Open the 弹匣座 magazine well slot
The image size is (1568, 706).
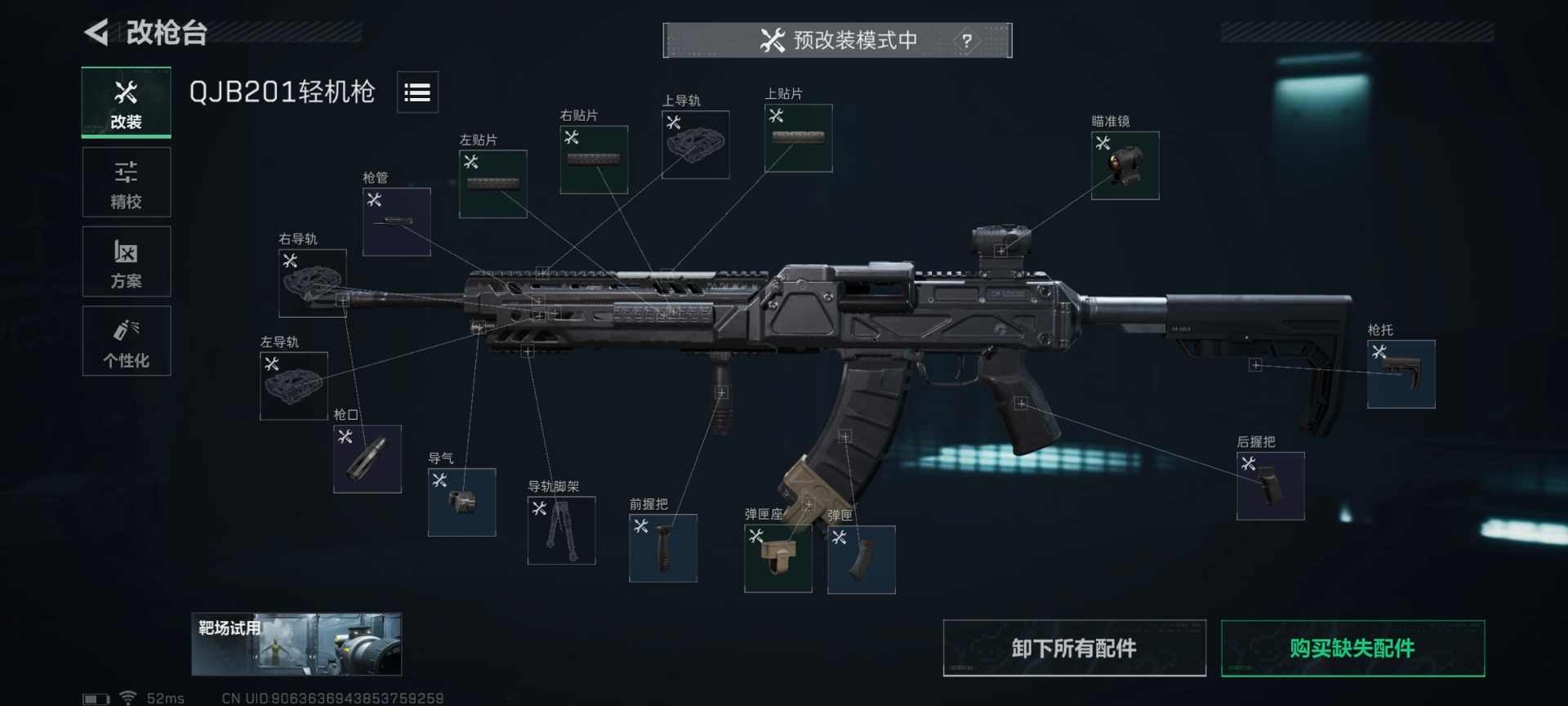coord(778,560)
